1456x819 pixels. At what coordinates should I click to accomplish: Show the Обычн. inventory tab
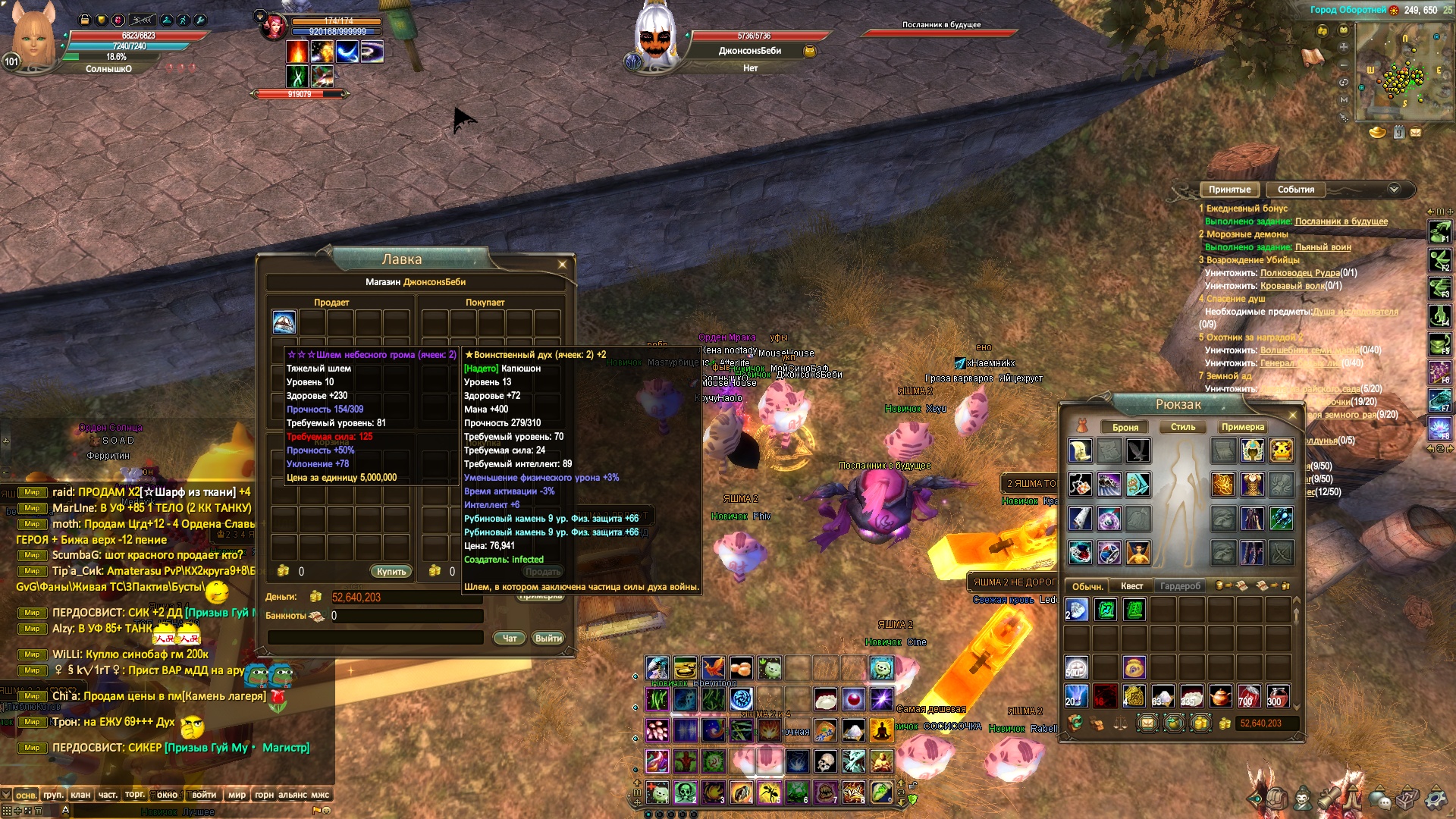[1087, 586]
